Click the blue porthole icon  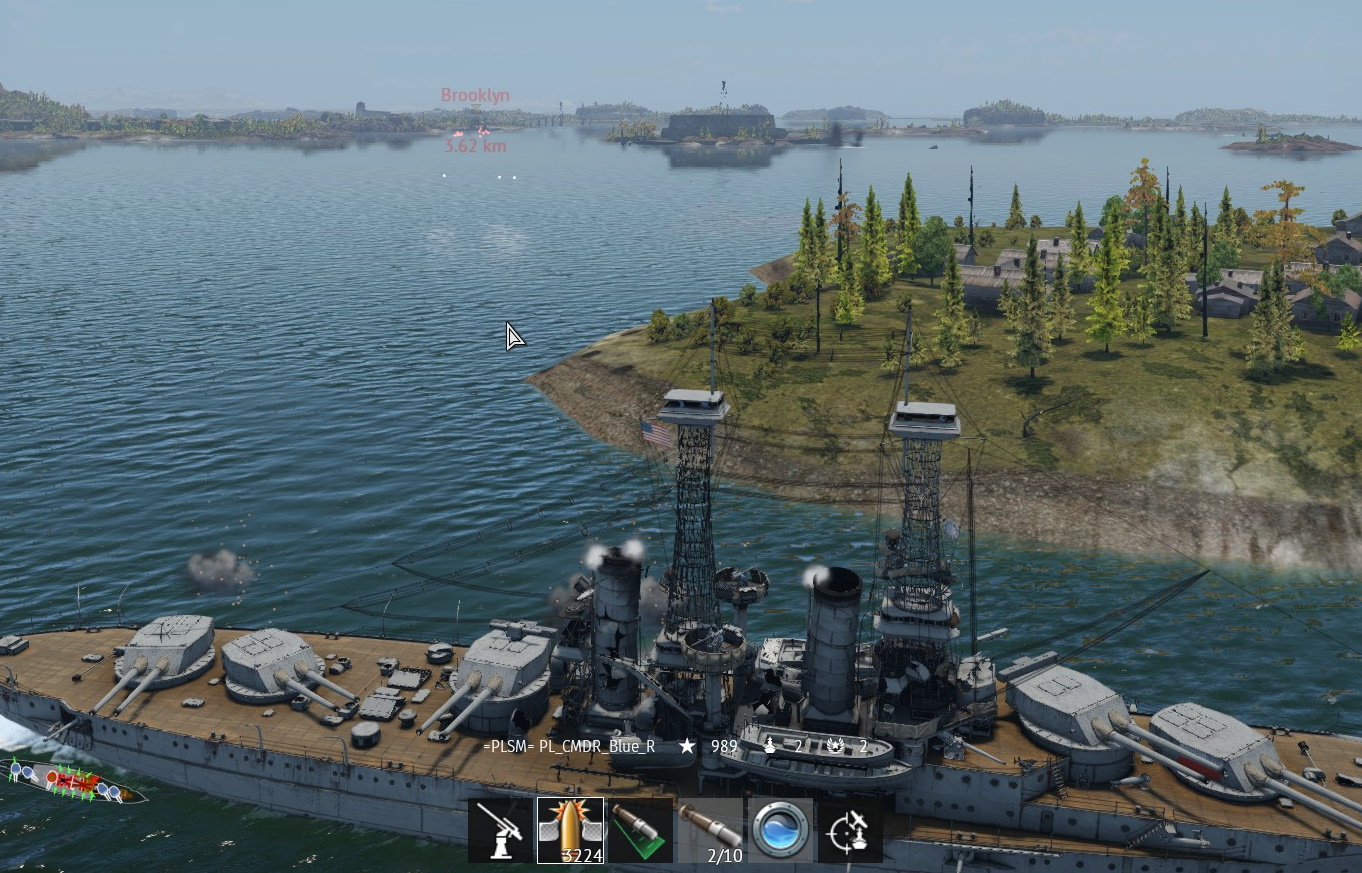click(780, 830)
